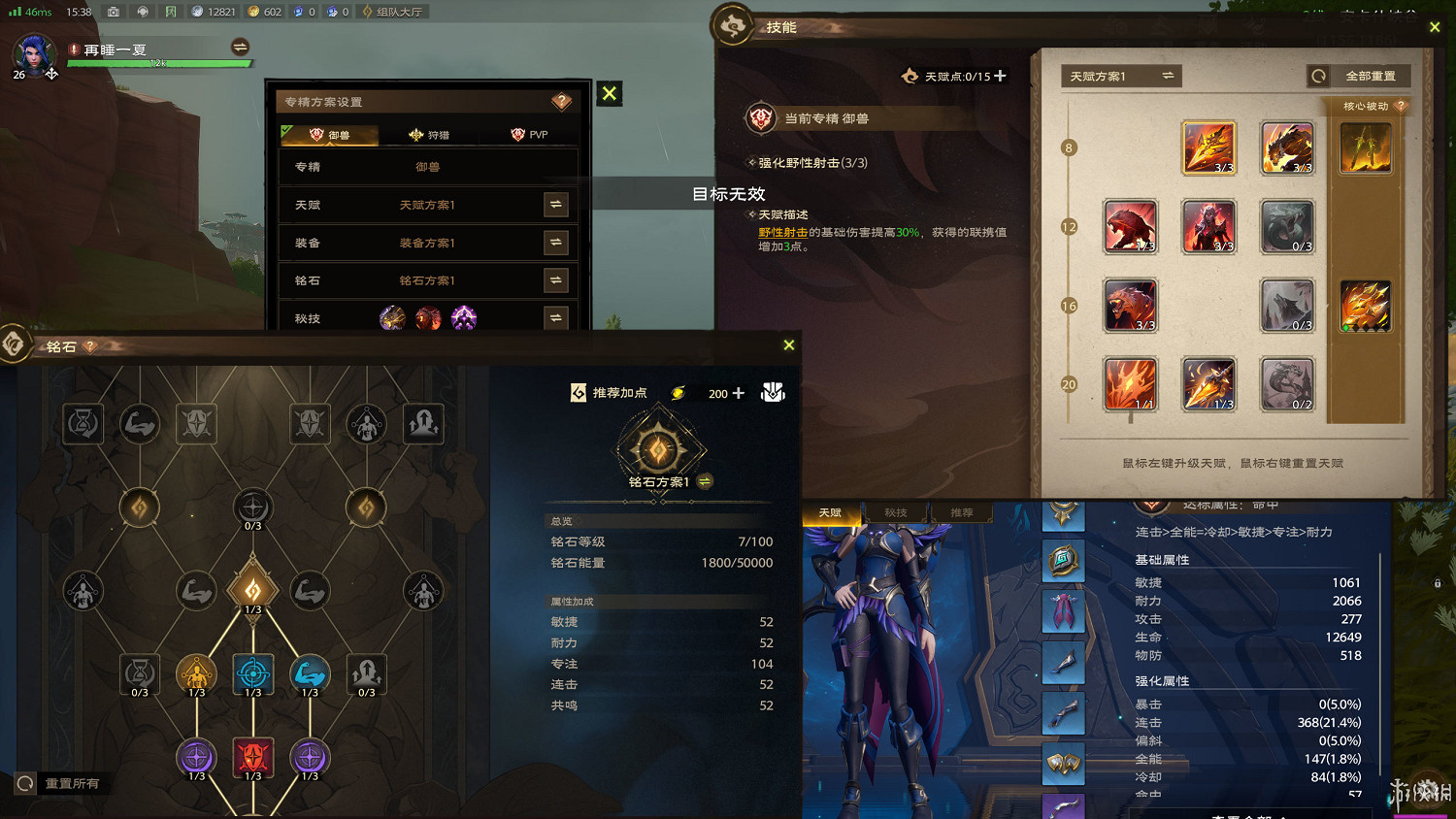Swap 装备方案1 using its exchange arrows
Image resolution: width=1456 pixels, height=819 pixels.
[555, 243]
